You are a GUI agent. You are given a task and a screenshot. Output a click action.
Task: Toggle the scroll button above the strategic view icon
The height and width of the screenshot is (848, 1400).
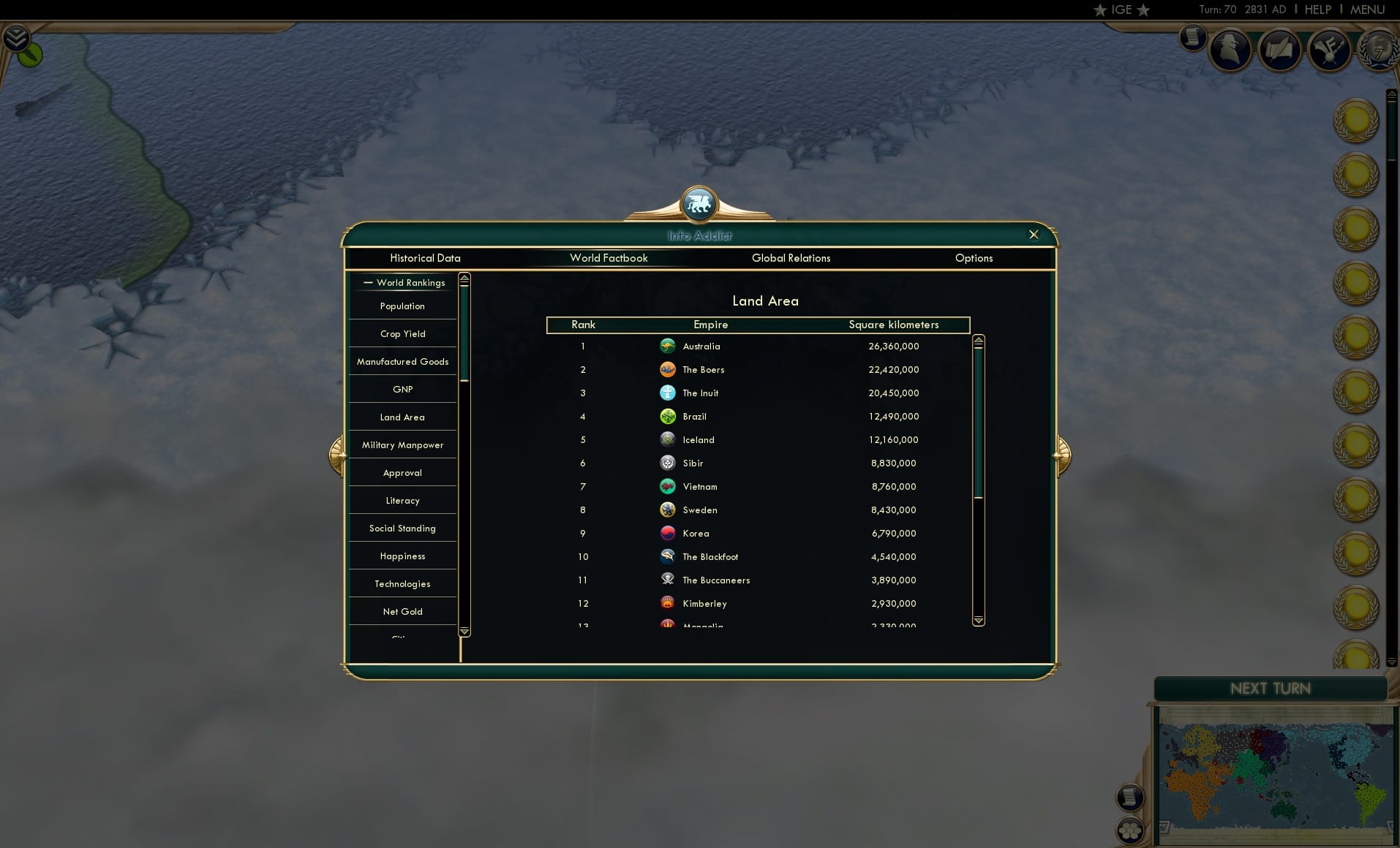[1131, 798]
